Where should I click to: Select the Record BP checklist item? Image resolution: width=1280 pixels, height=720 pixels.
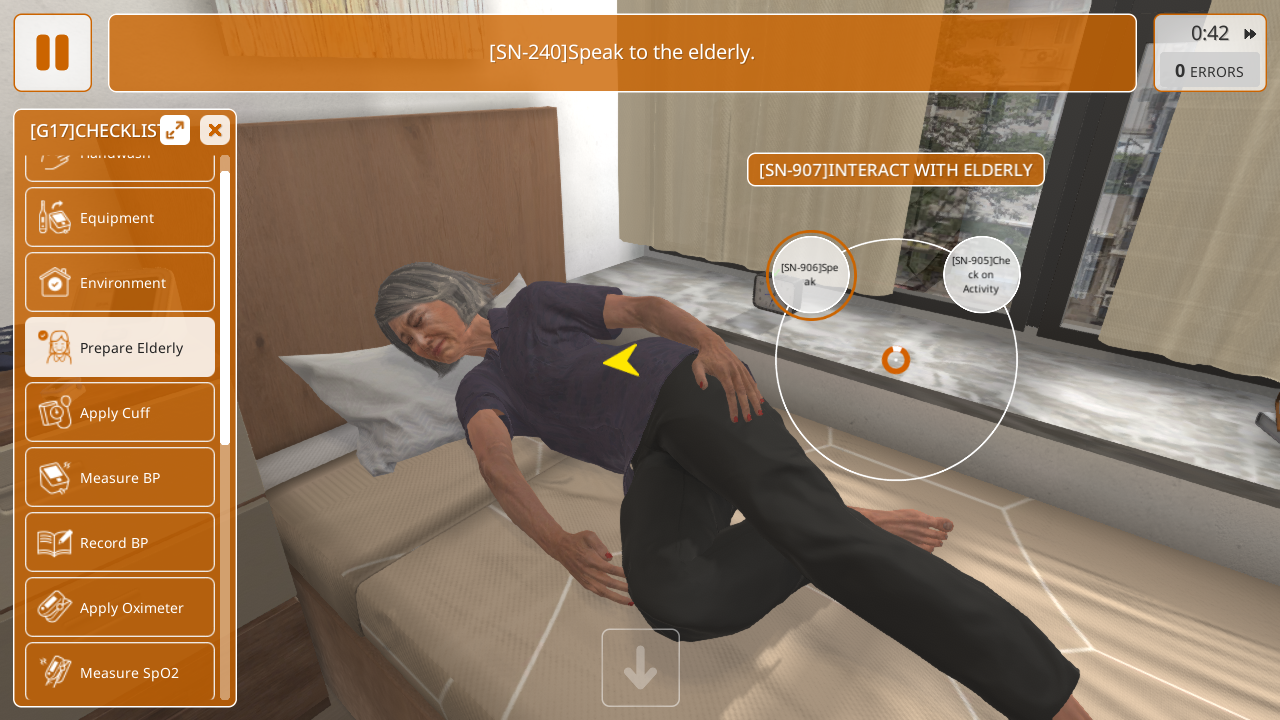tap(120, 542)
